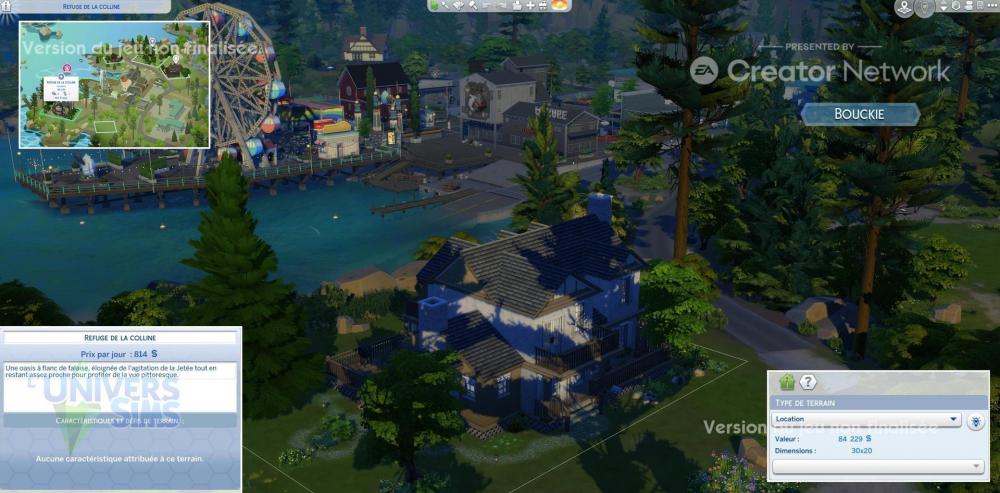Open Caractéristiques et défis de terrain section
This screenshot has height=493, width=1000.
click(120, 421)
